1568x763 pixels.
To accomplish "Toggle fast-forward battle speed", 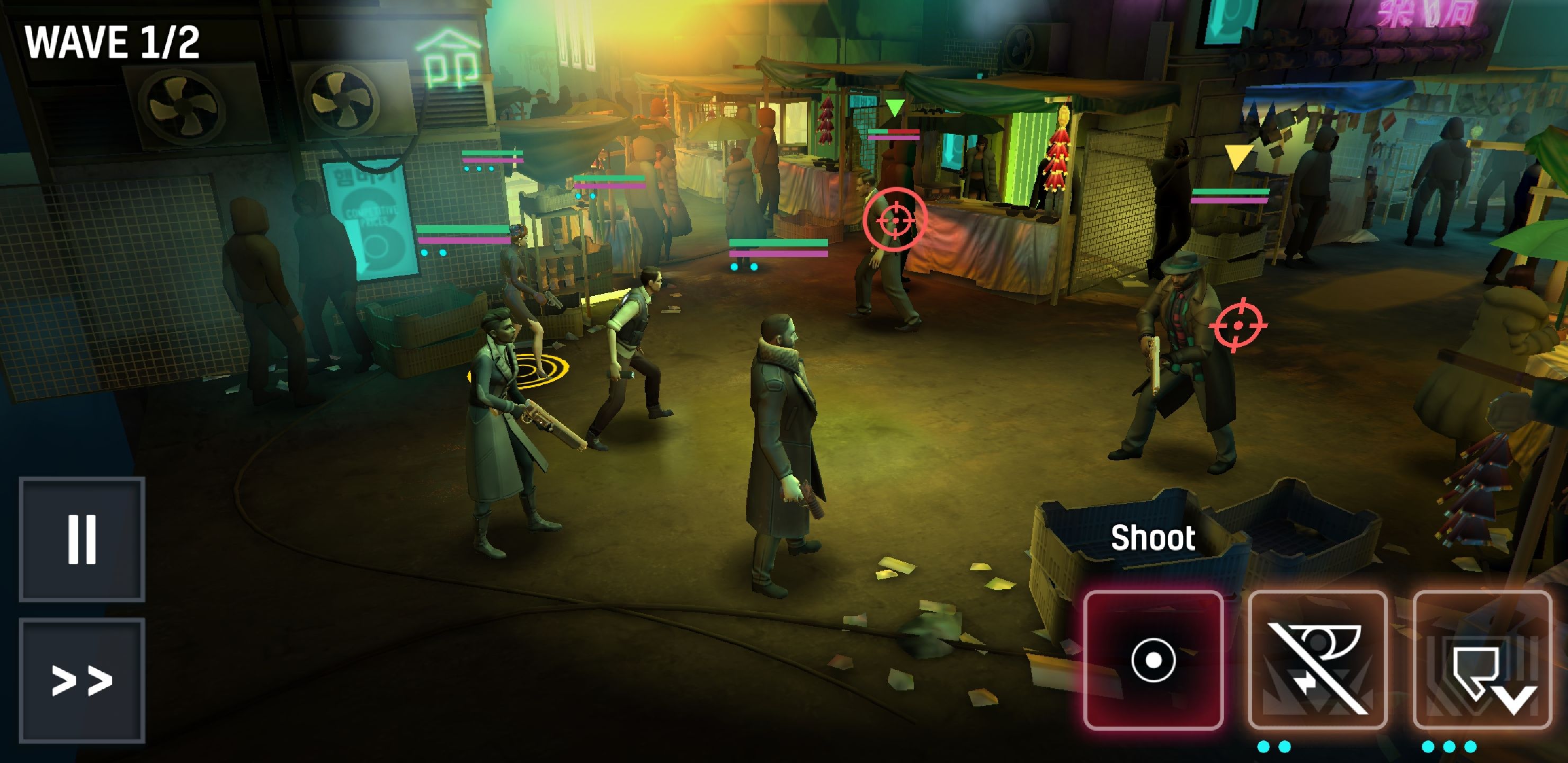I will pyautogui.click(x=82, y=680).
